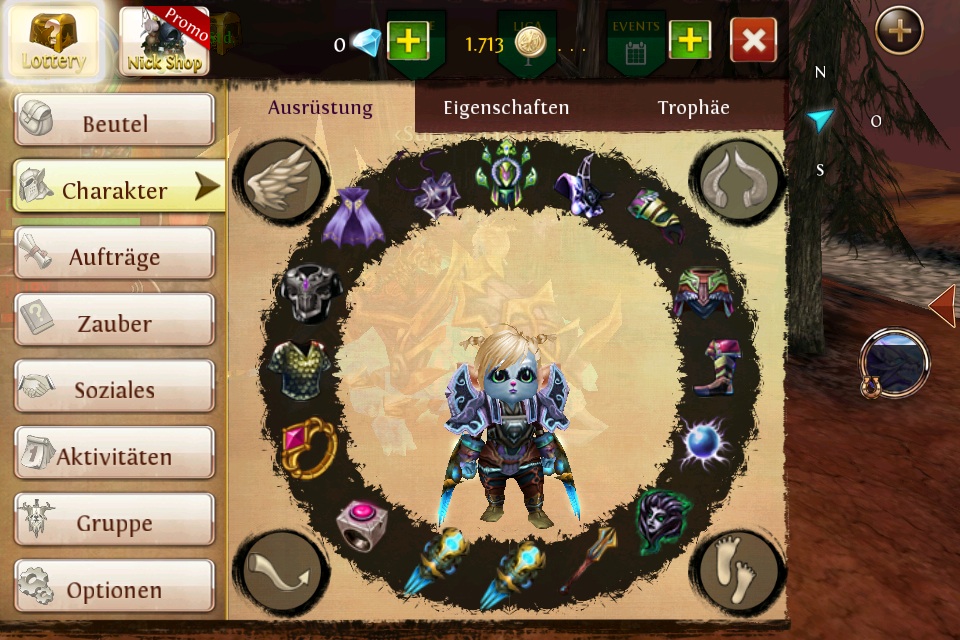
Task: Click the footprints round button
Action: point(738,572)
